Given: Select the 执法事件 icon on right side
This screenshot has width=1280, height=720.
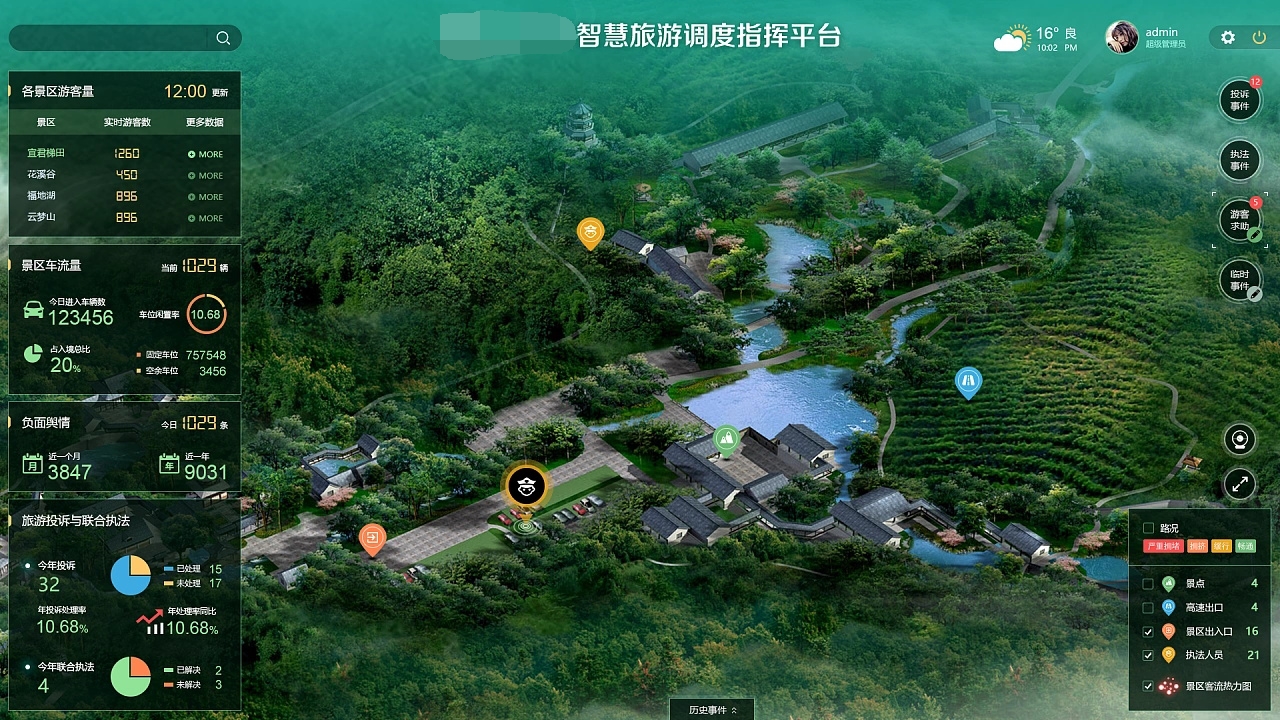Looking at the screenshot, I should pyautogui.click(x=1240, y=160).
